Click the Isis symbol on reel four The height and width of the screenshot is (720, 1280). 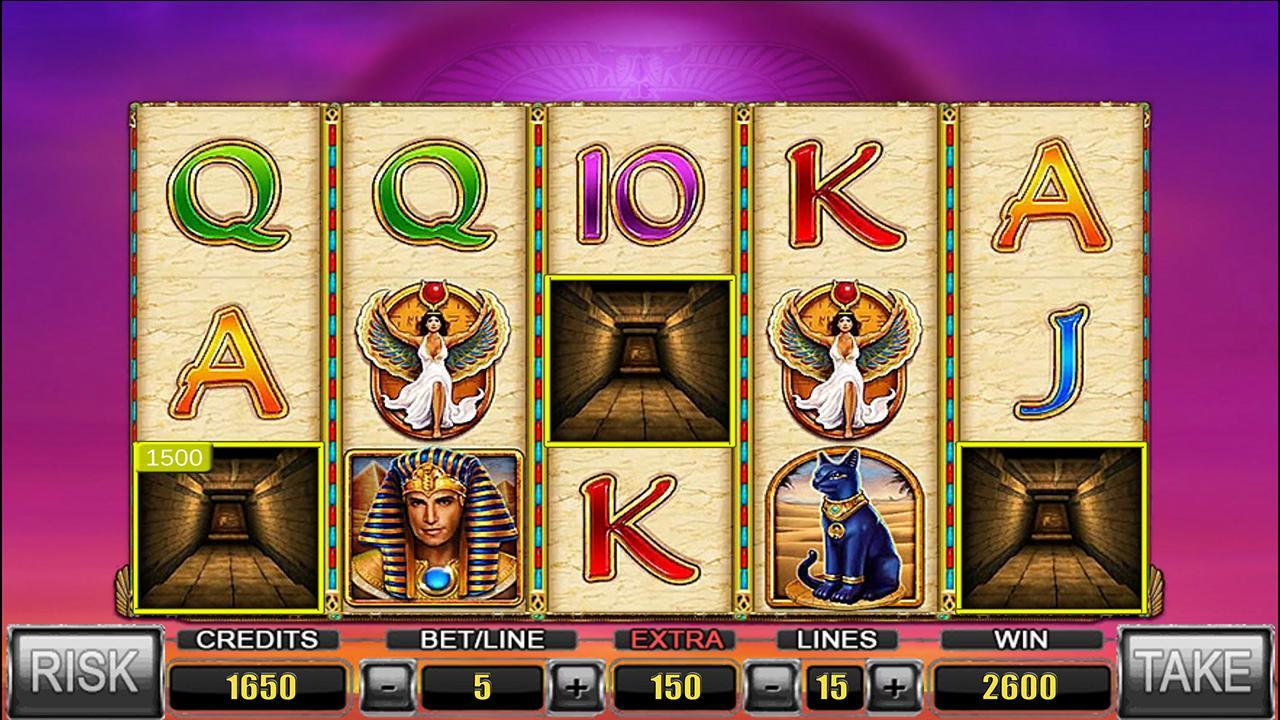(x=844, y=360)
